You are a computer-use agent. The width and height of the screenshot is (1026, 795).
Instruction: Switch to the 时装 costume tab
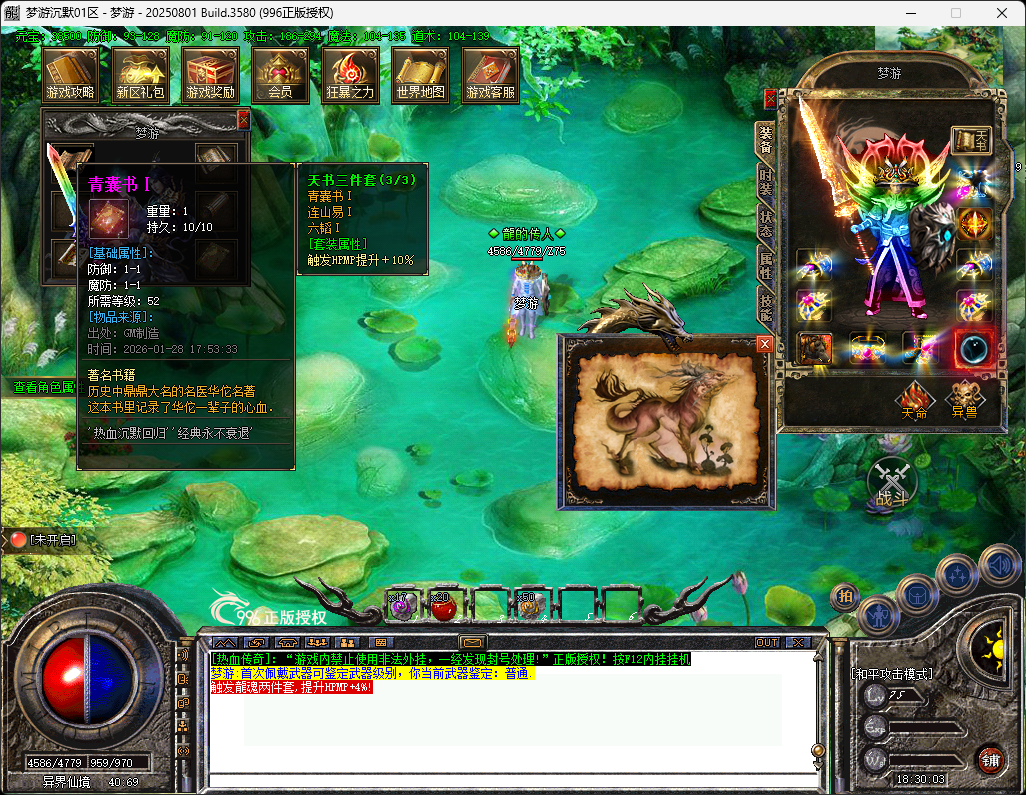pos(765,182)
